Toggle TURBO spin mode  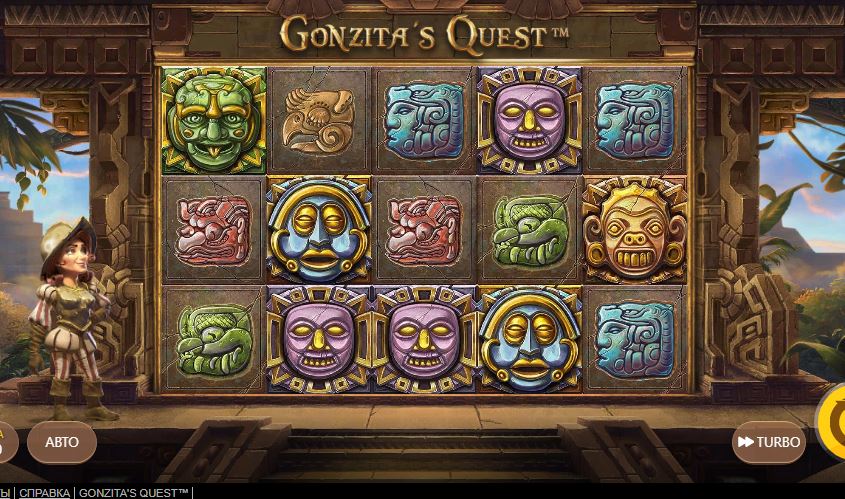pyautogui.click(x=768, y=442)
